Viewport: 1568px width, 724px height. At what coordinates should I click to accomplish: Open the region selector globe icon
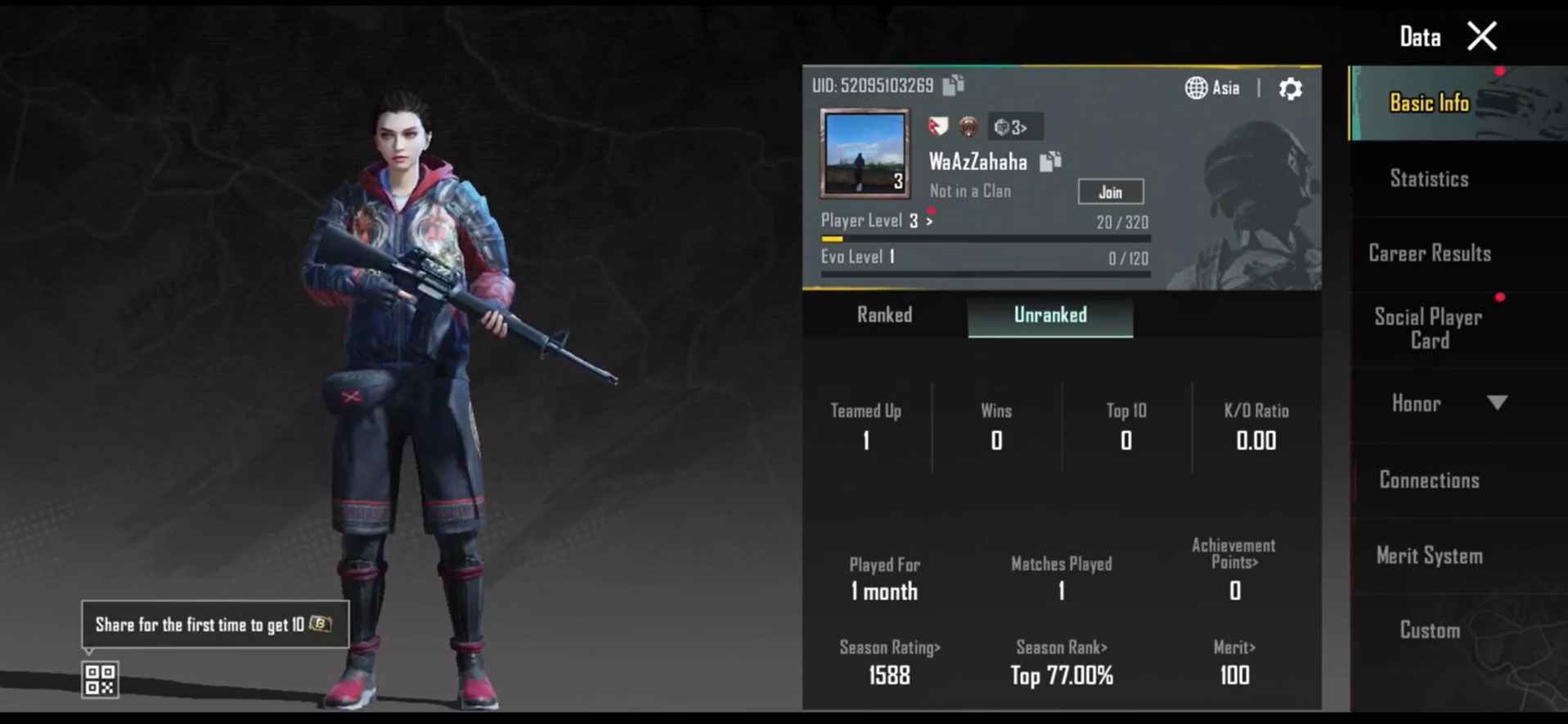(x=1196, y=88)
